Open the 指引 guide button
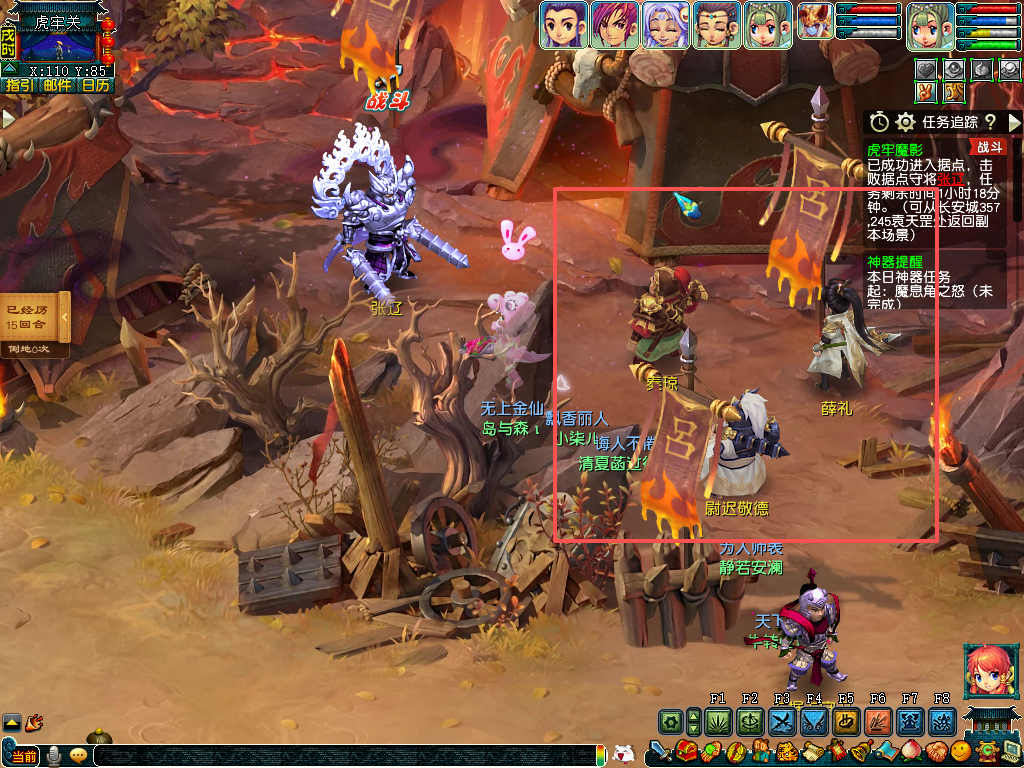The height and width of the screenshot is (768, 1024). tap(19, 86)
